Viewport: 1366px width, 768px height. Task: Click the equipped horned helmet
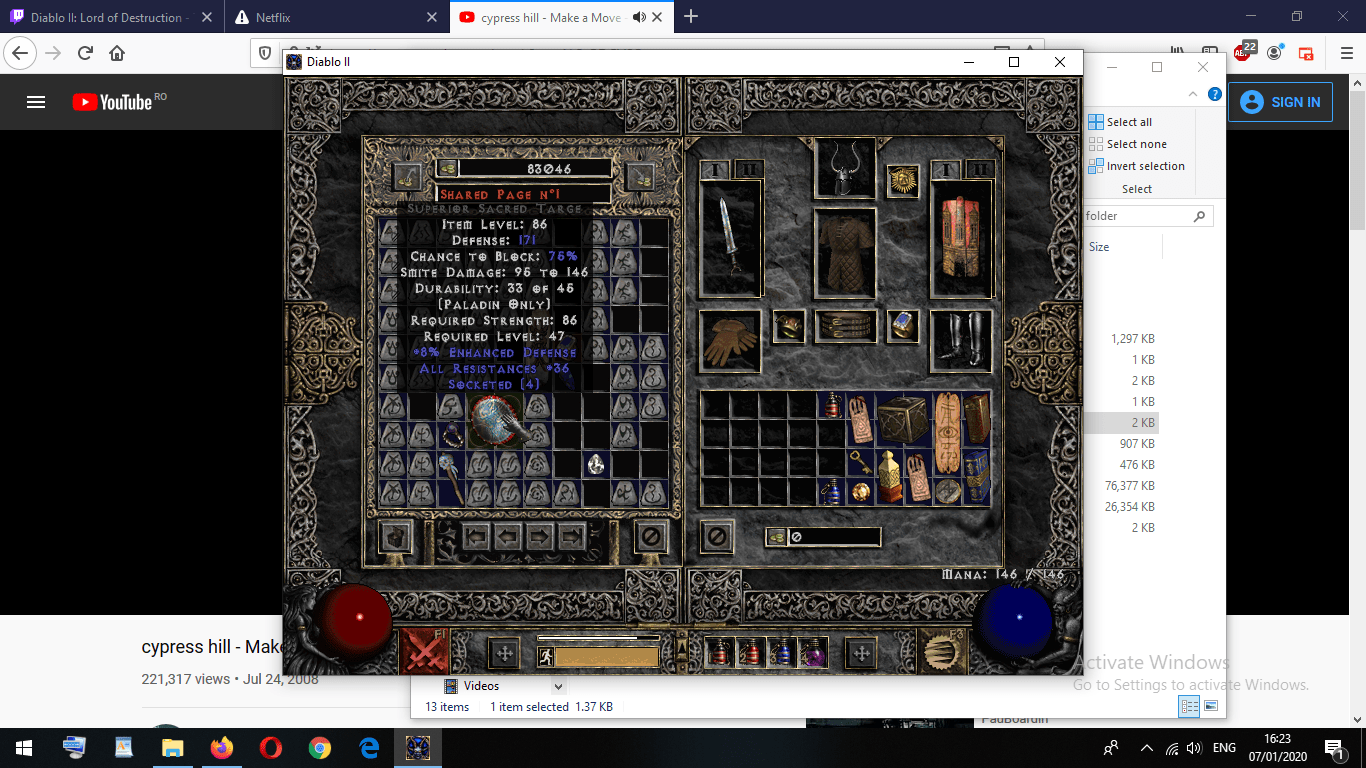coord(845,170)
